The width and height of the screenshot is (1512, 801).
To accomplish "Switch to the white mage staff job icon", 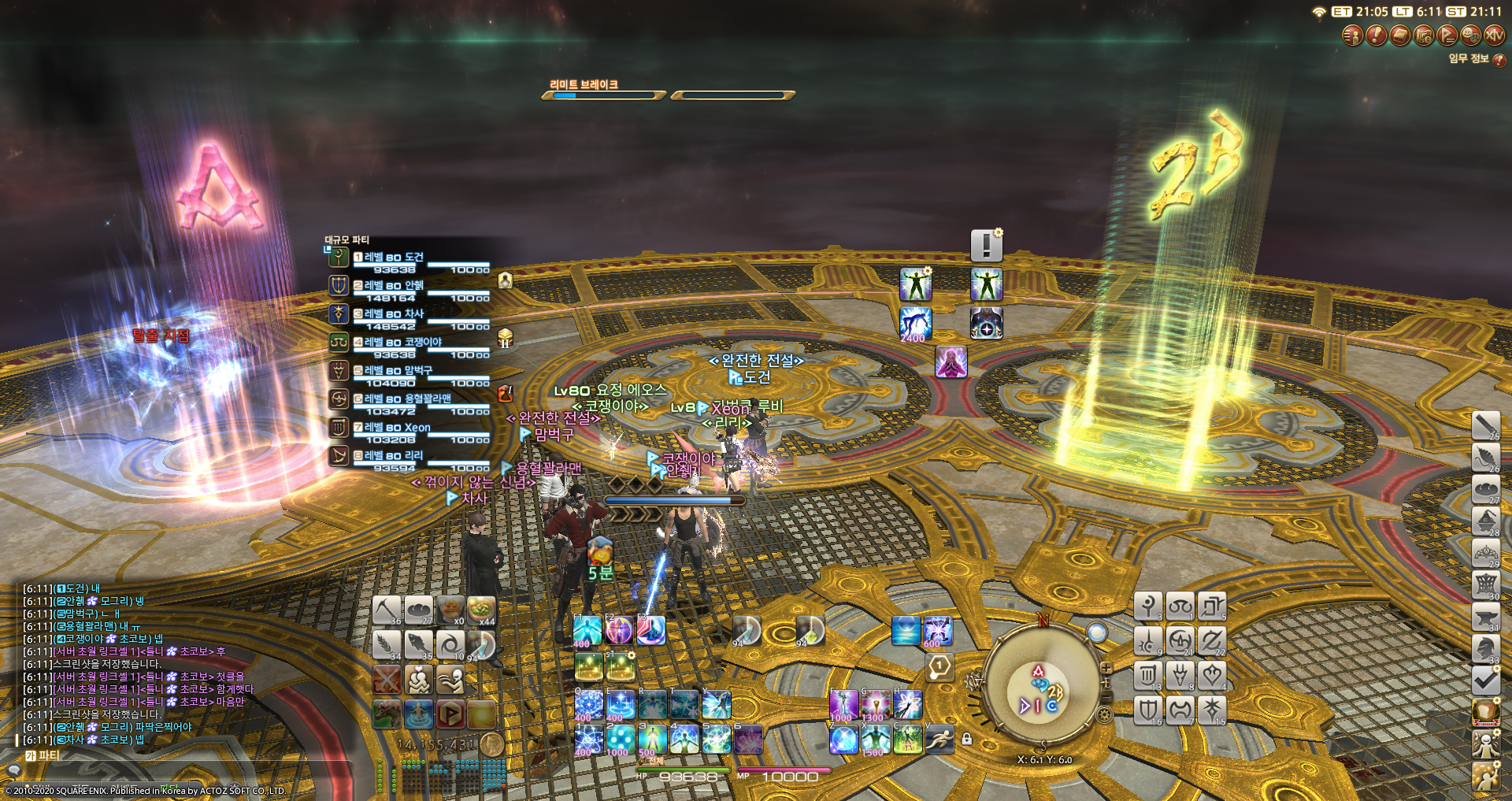I will (x=1148, y=606).
